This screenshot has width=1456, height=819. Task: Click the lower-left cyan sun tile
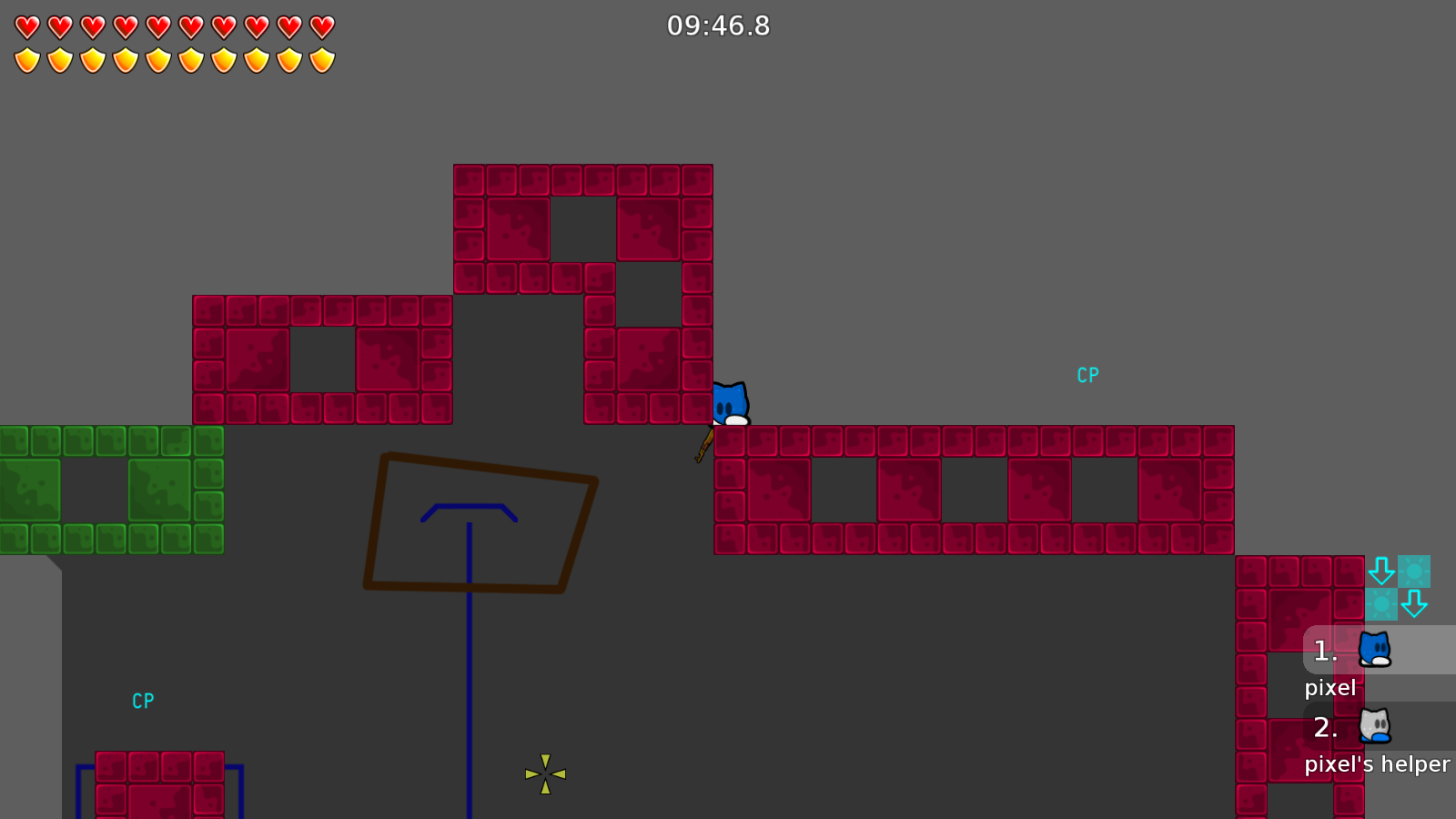pos(1383,603)
